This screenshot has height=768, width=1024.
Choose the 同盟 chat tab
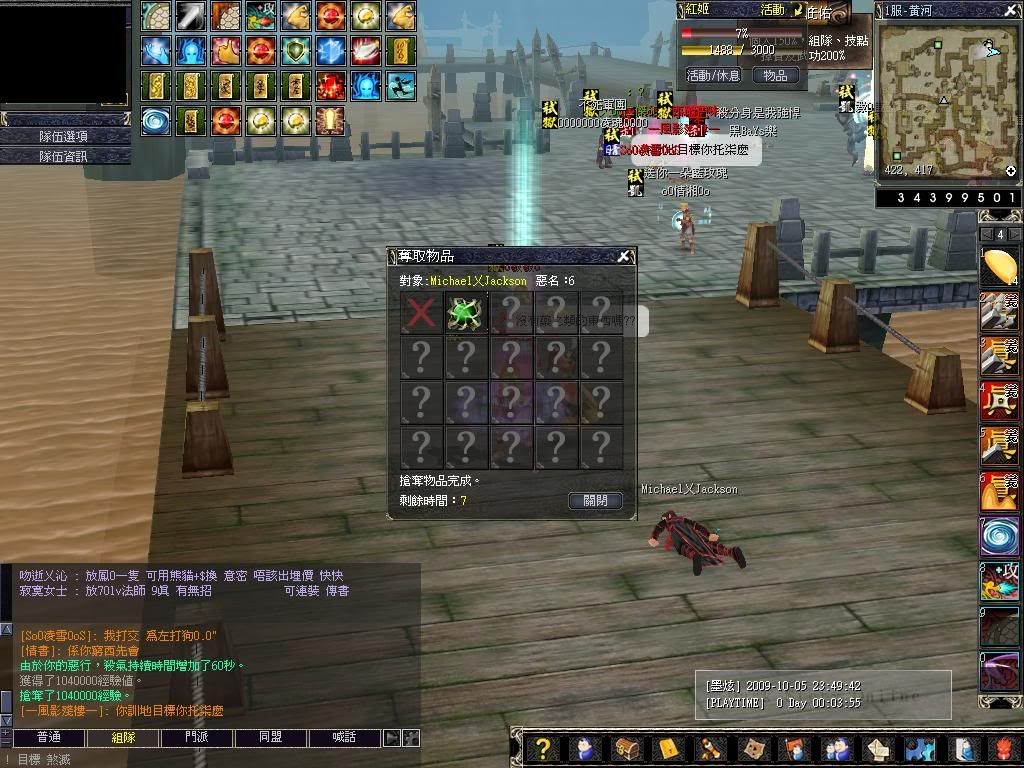[x=270, y=737]
